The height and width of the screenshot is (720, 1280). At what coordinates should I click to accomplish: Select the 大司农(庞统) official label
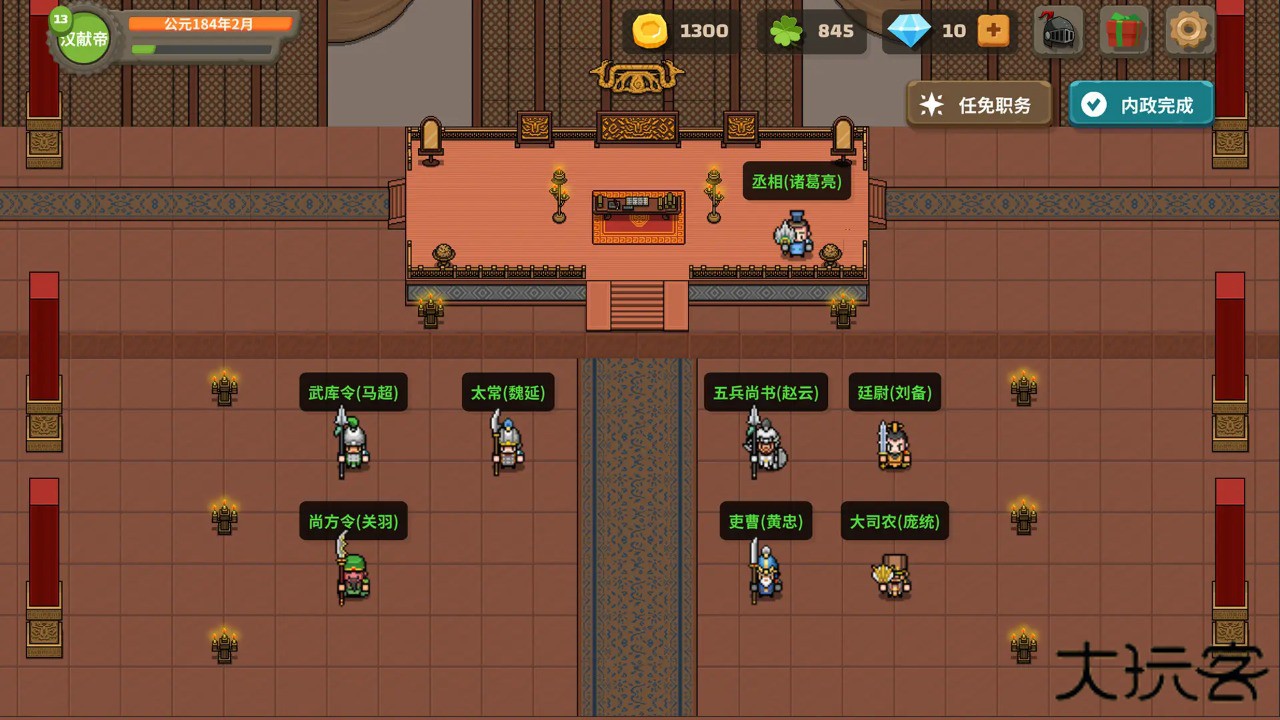coord(894,521)
